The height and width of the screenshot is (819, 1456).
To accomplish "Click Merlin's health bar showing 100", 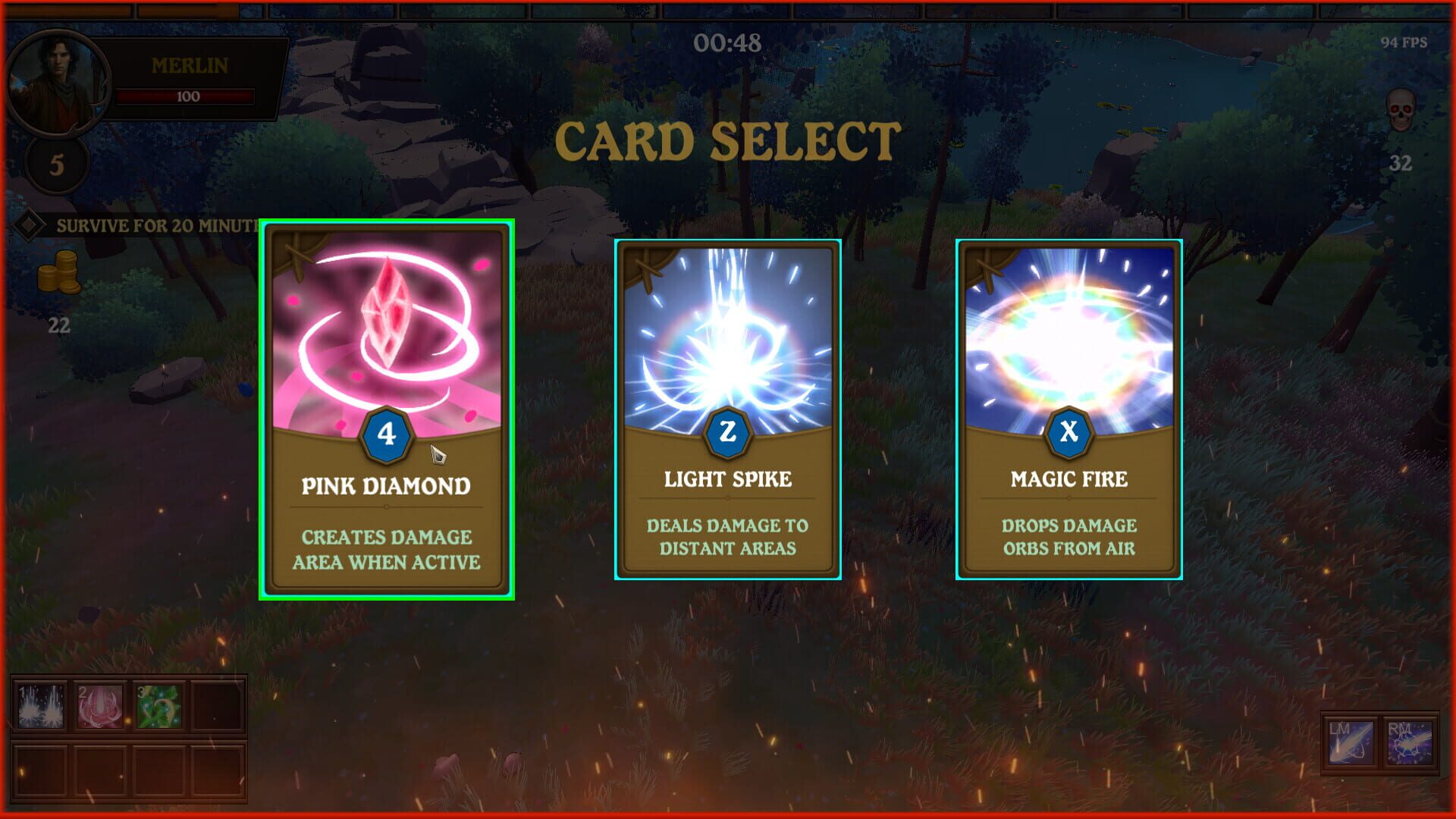I will click(x=185, y=96).
